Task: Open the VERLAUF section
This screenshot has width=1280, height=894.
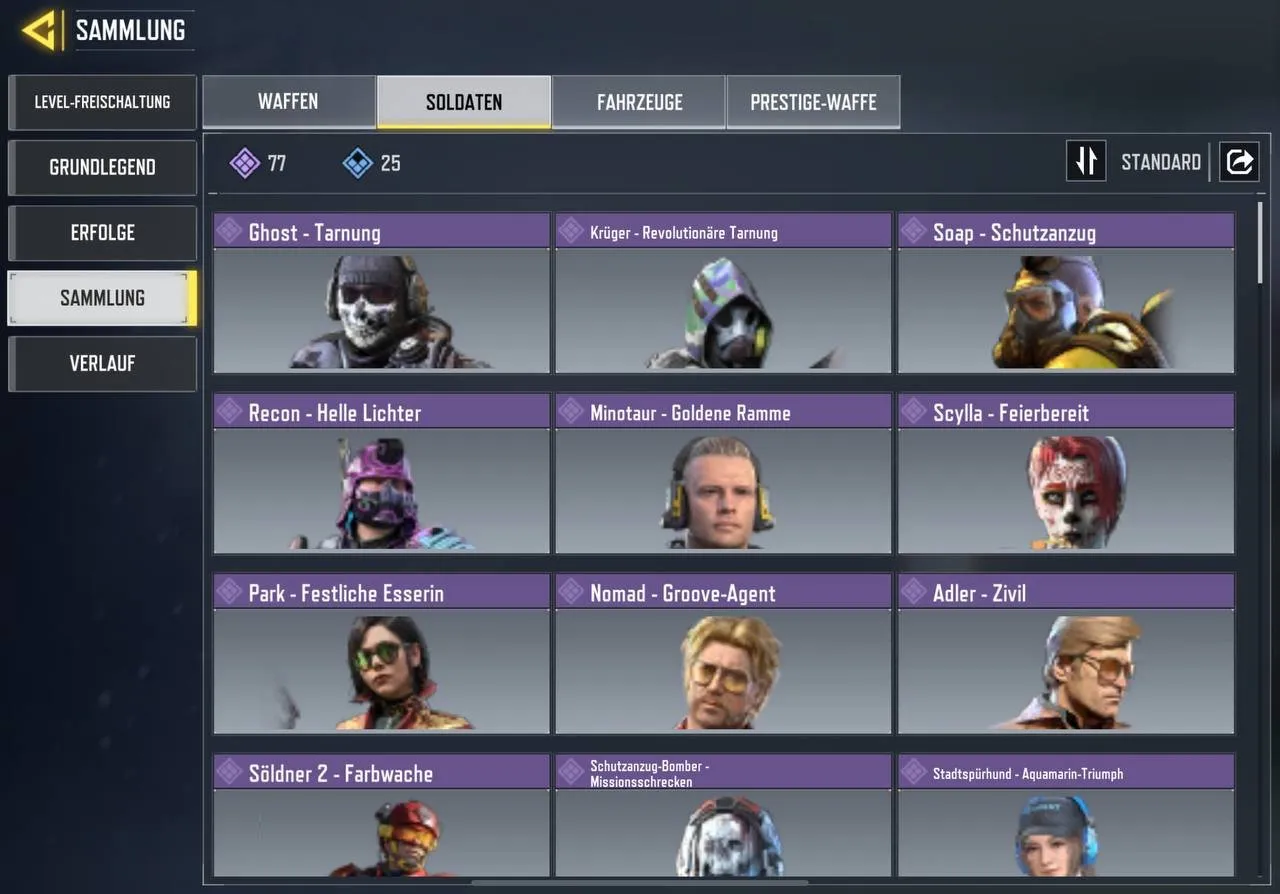Action: [102, 363]
